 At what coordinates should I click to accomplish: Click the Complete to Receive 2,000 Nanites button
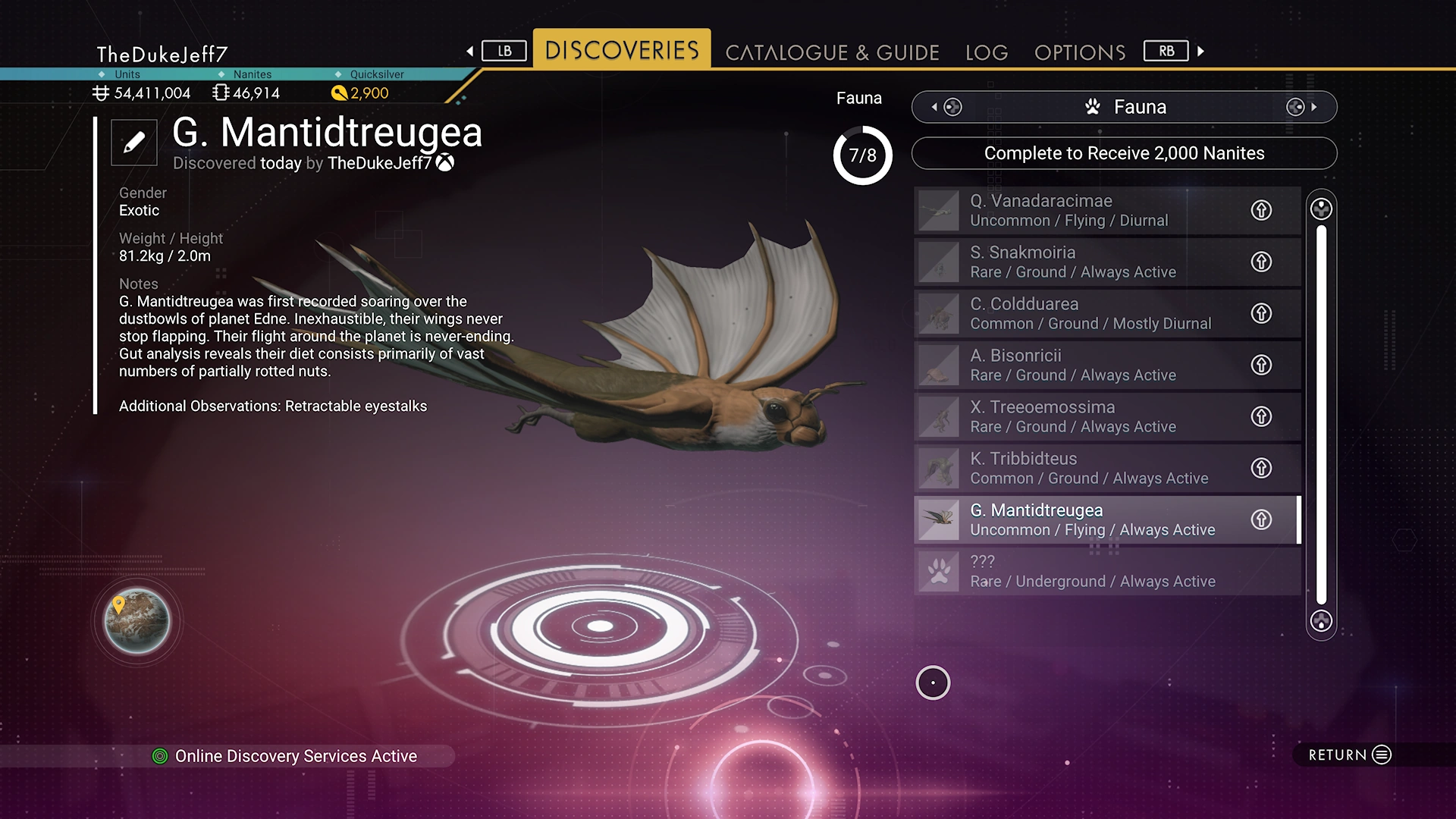[1124, 153]
